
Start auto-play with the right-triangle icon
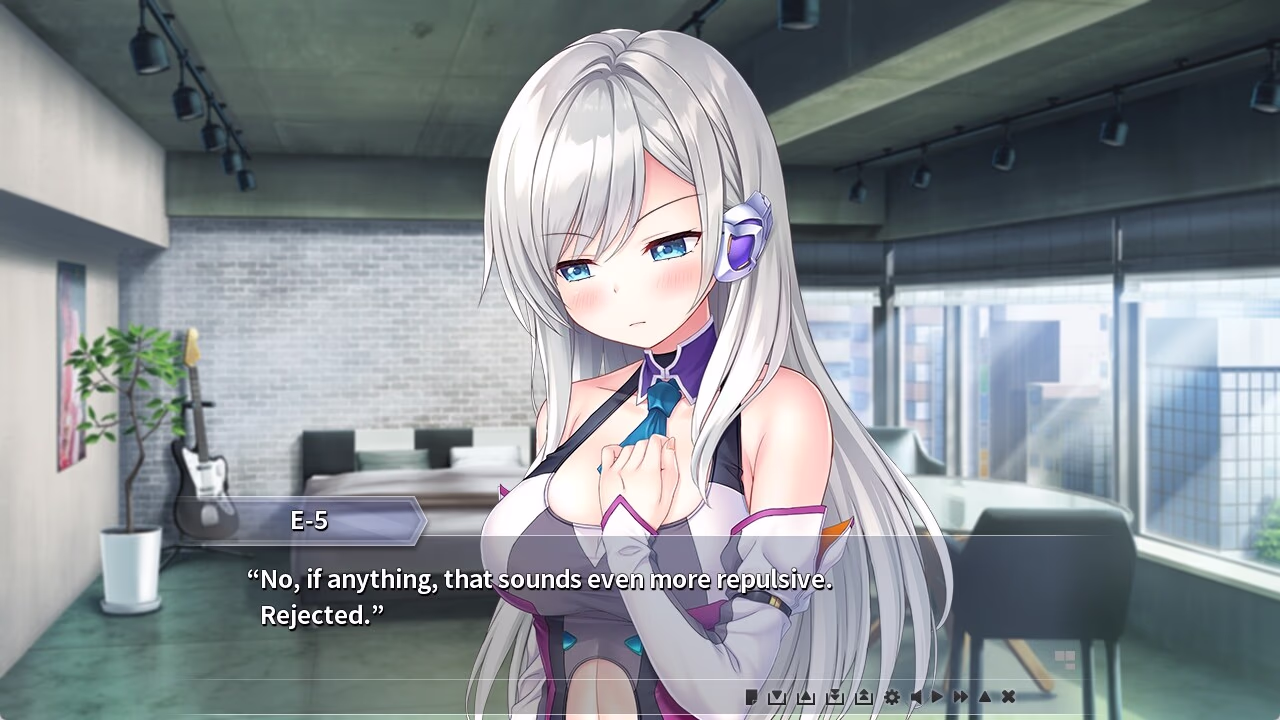click(x=938, y=697)
